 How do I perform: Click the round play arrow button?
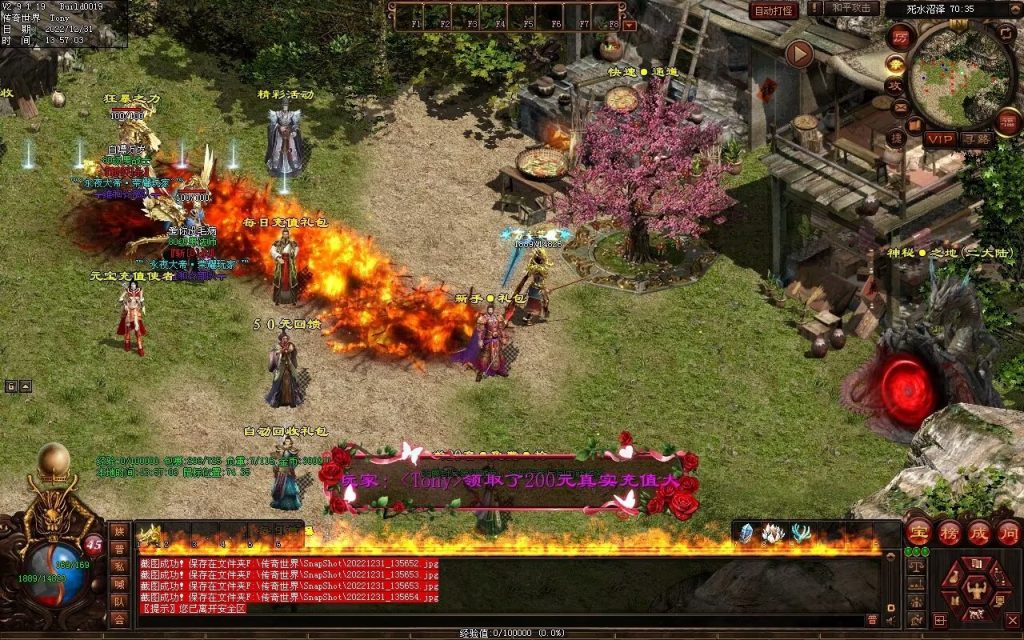[798, 53]
